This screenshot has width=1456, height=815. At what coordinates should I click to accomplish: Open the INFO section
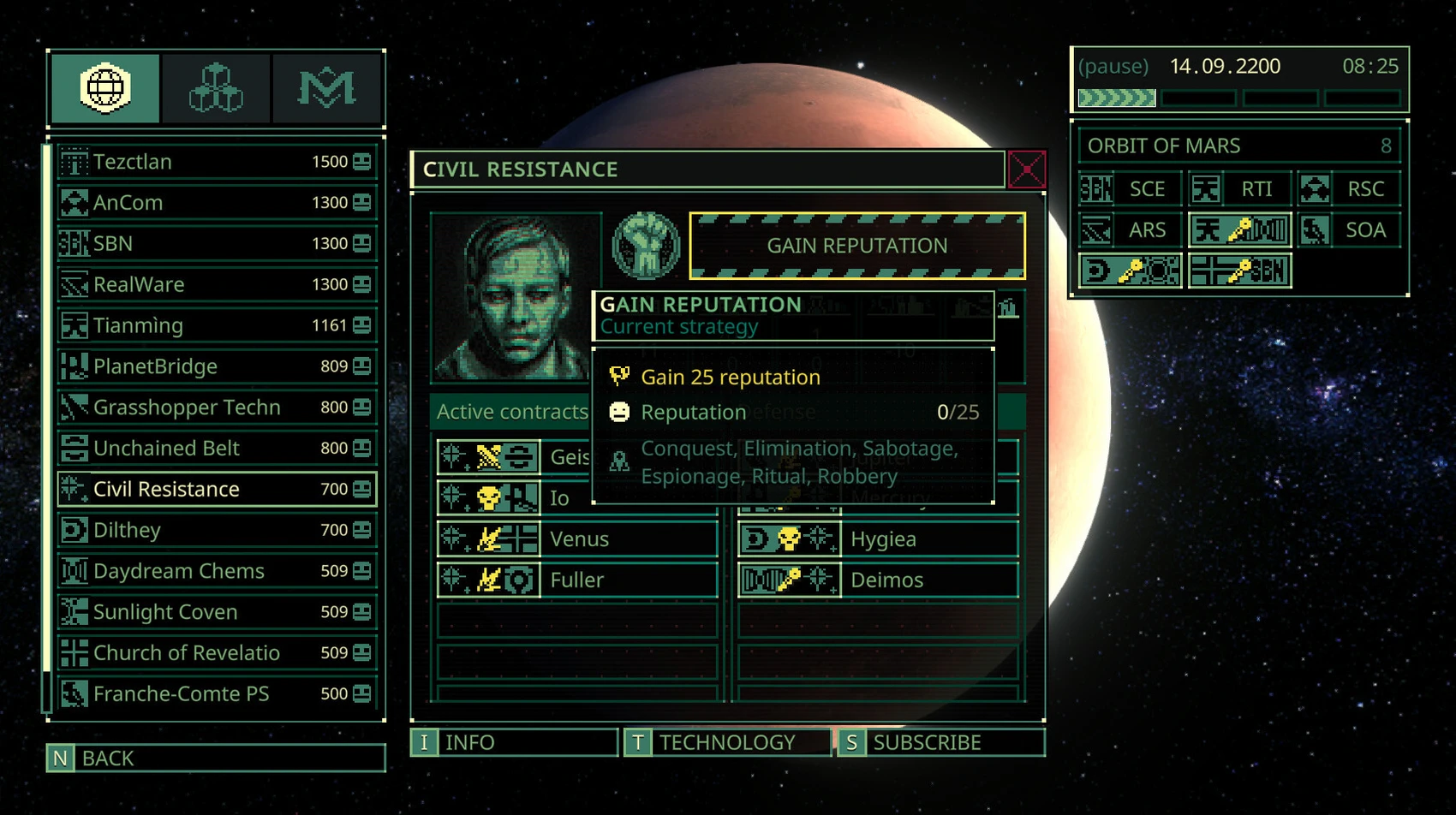pos(514,742)
